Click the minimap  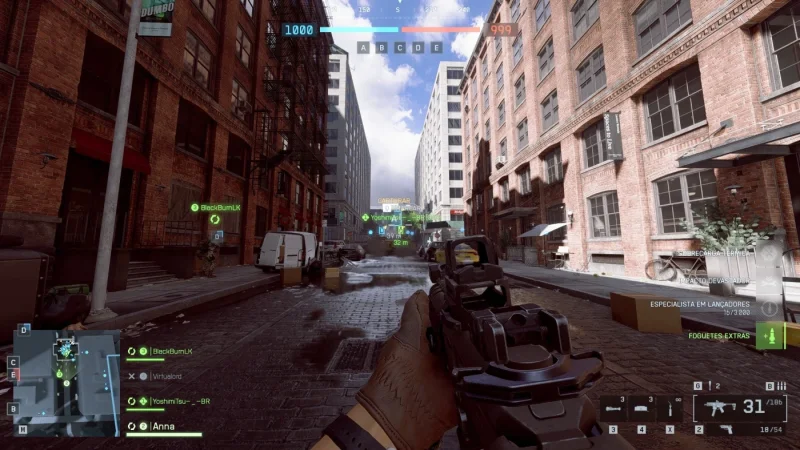(66, 382)
